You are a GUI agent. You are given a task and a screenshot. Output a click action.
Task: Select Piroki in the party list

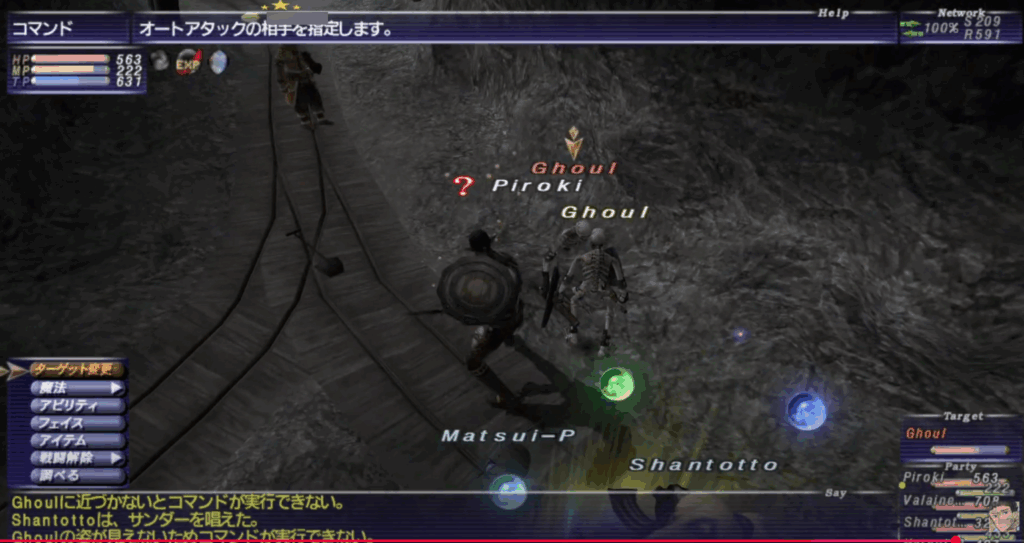(x=955, y=479)
